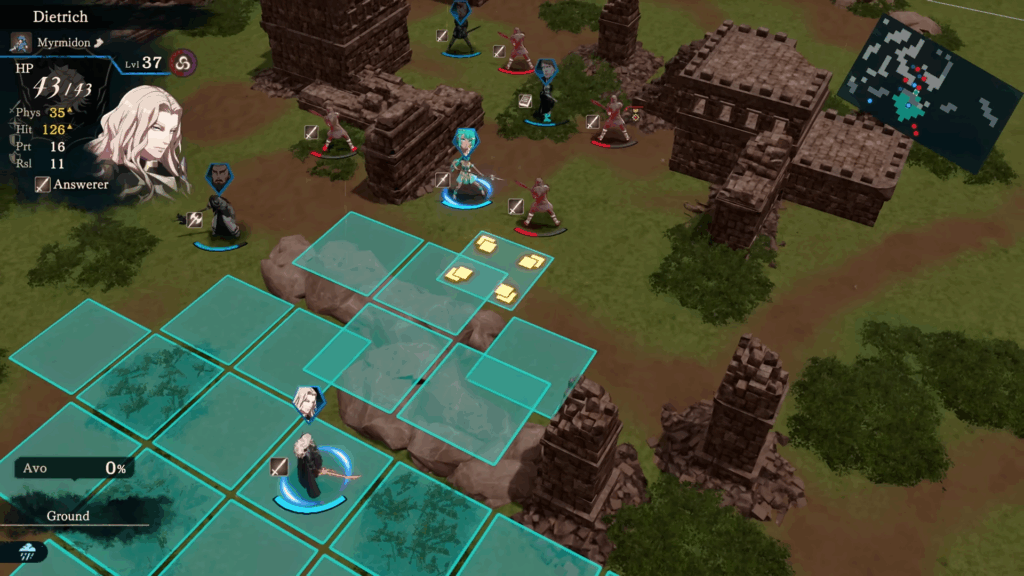Image resolution: width=1024 pixels, height=576 pixels.
Task: Select the teal-haired allied unit
Action: tap(466, 172)
